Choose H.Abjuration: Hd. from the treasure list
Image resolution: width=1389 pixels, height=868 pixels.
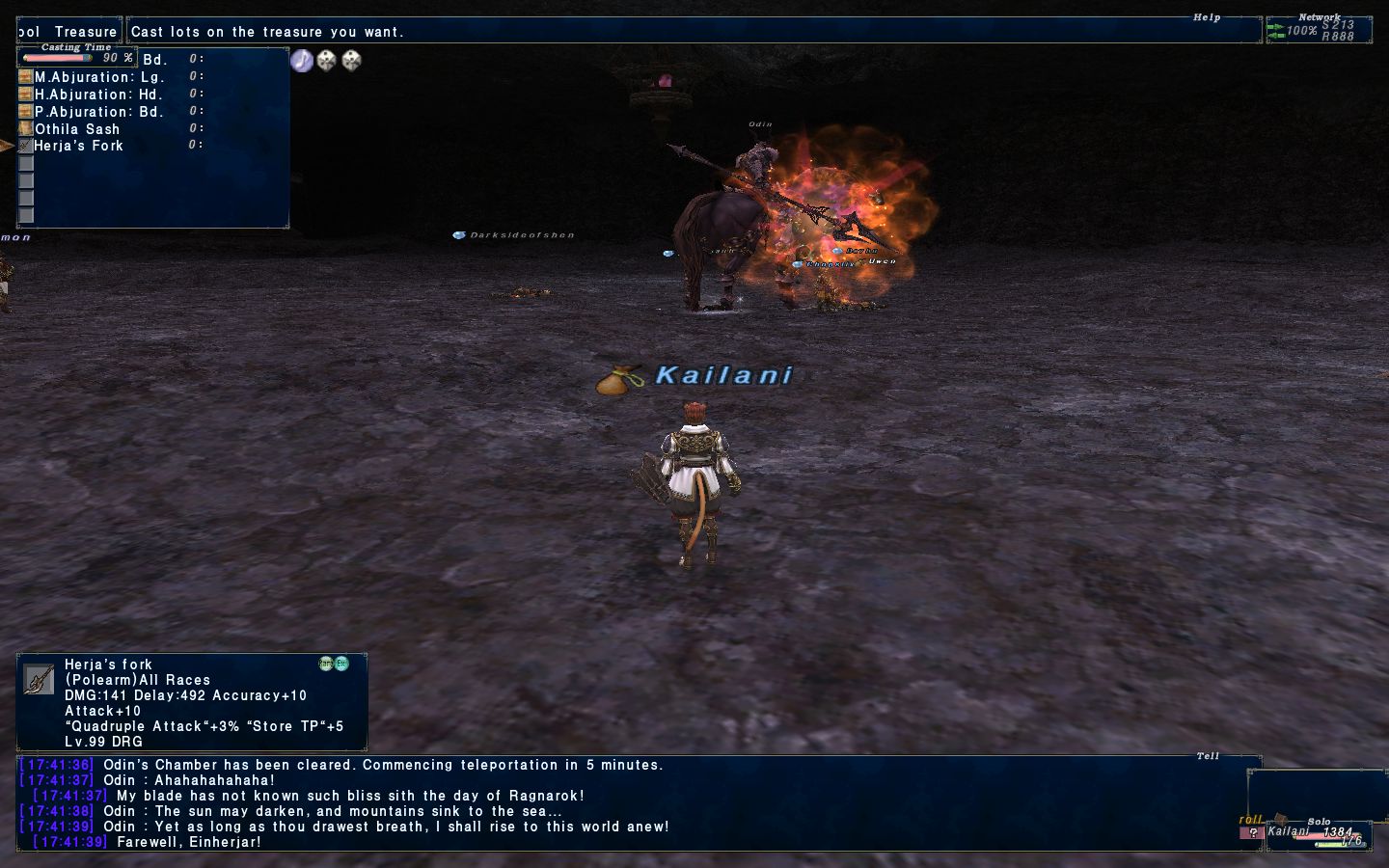click(98, 95)
